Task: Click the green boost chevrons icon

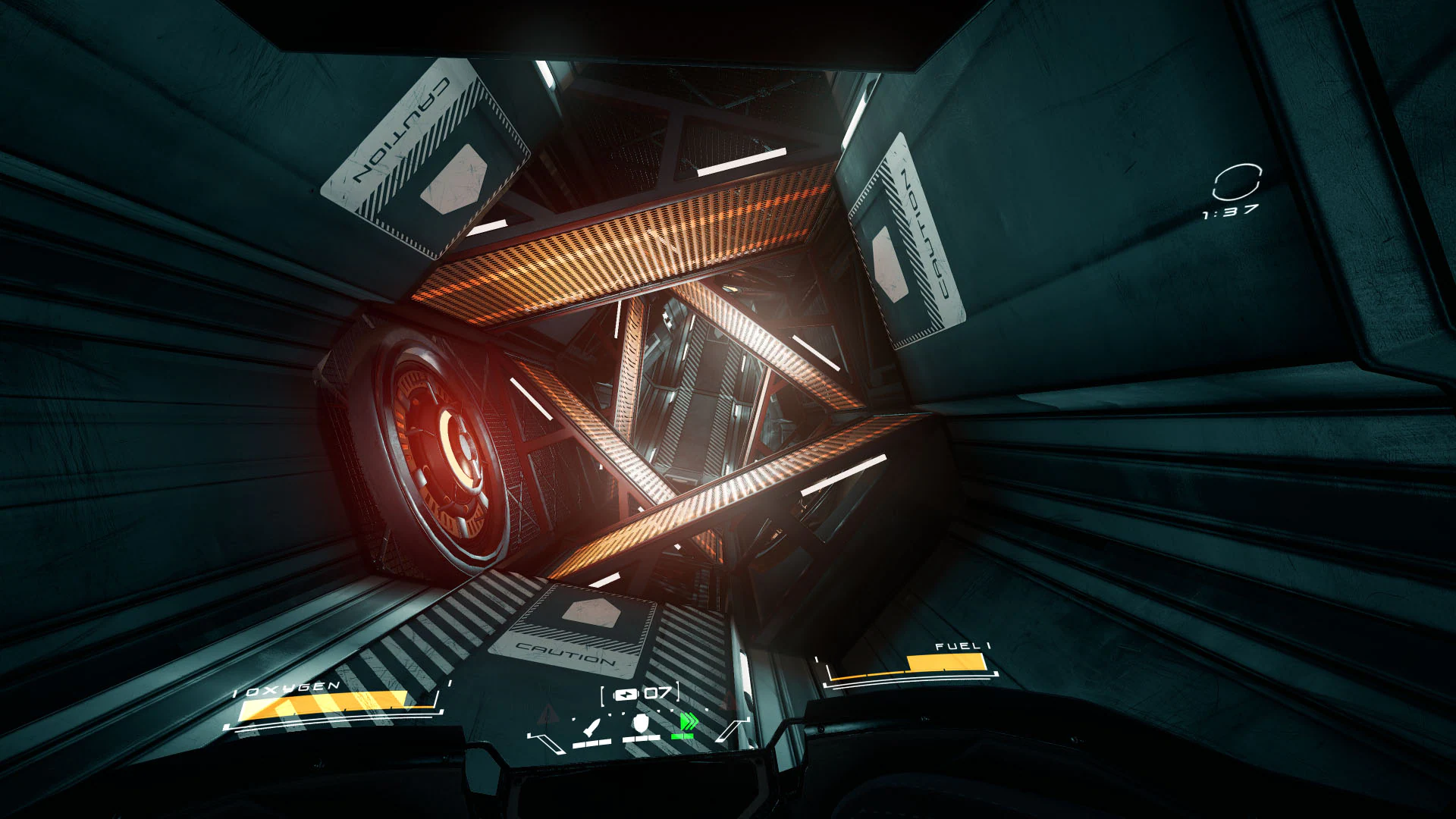Action: pos(689,721)
